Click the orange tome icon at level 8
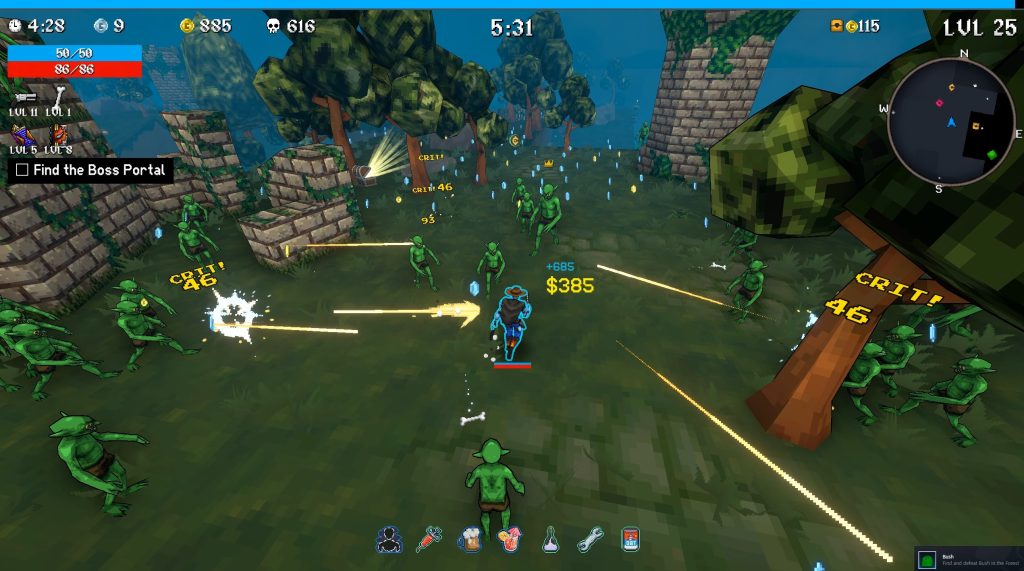This screenshot has height=571, width=1024. tap(59, 133)
